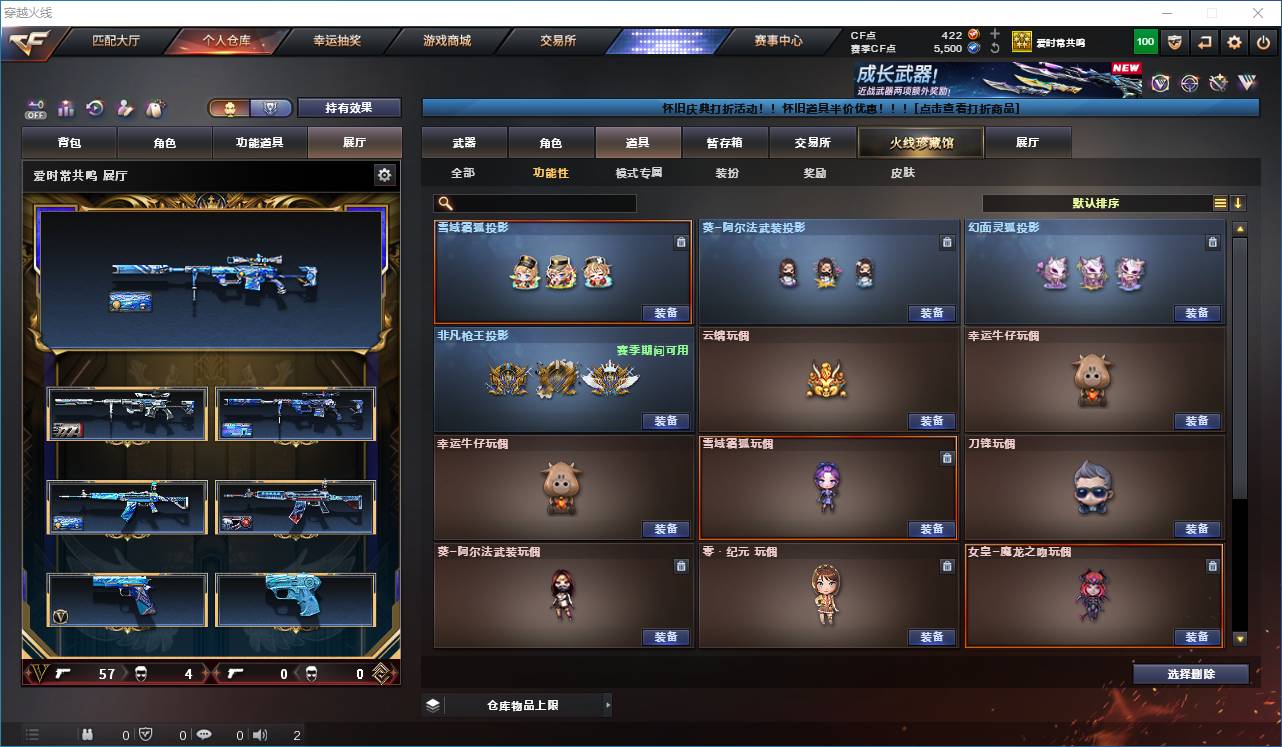
Task: Click the 持有效果 button
Action: point(348,107)
